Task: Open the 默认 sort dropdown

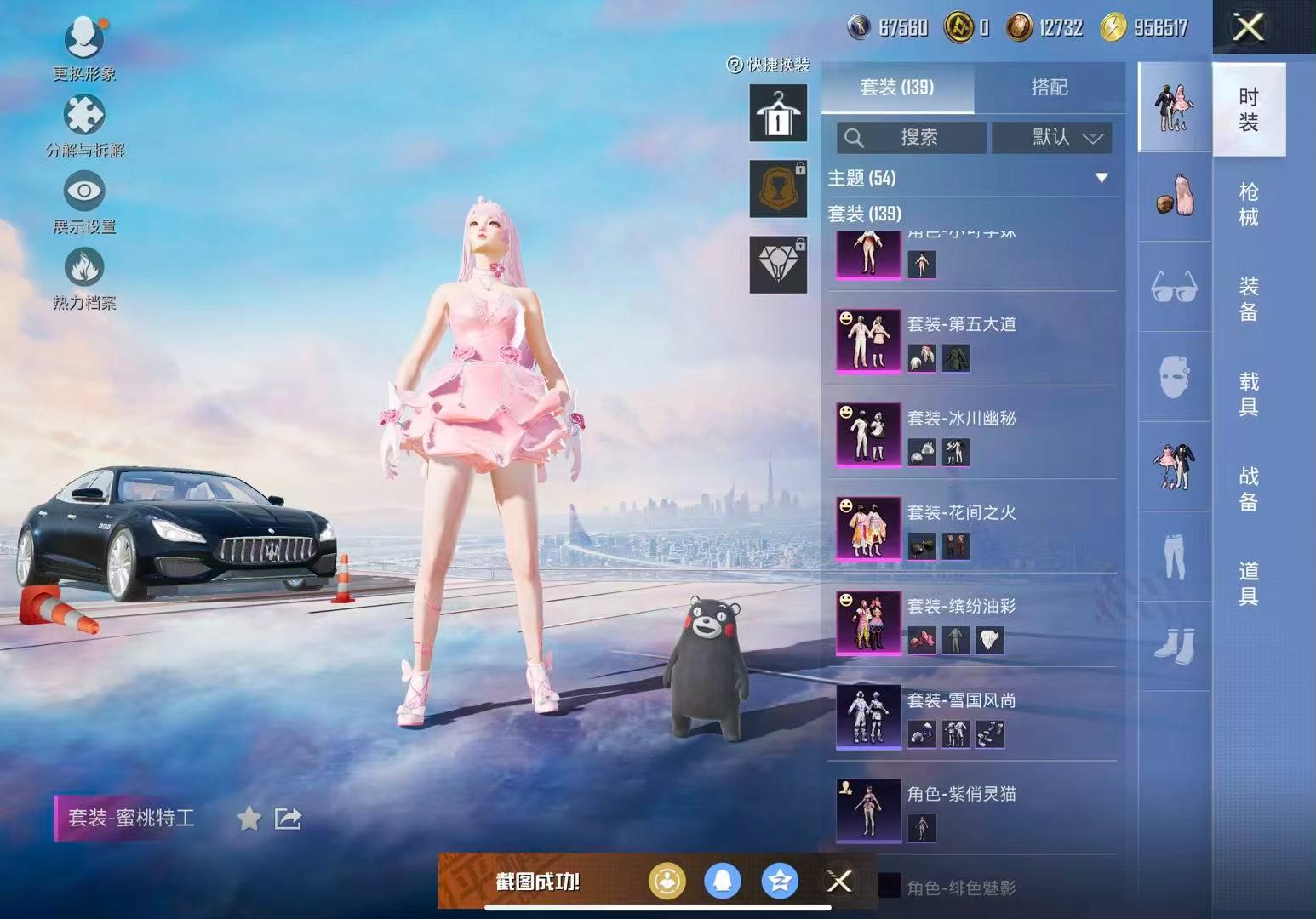Action: 1052,138
